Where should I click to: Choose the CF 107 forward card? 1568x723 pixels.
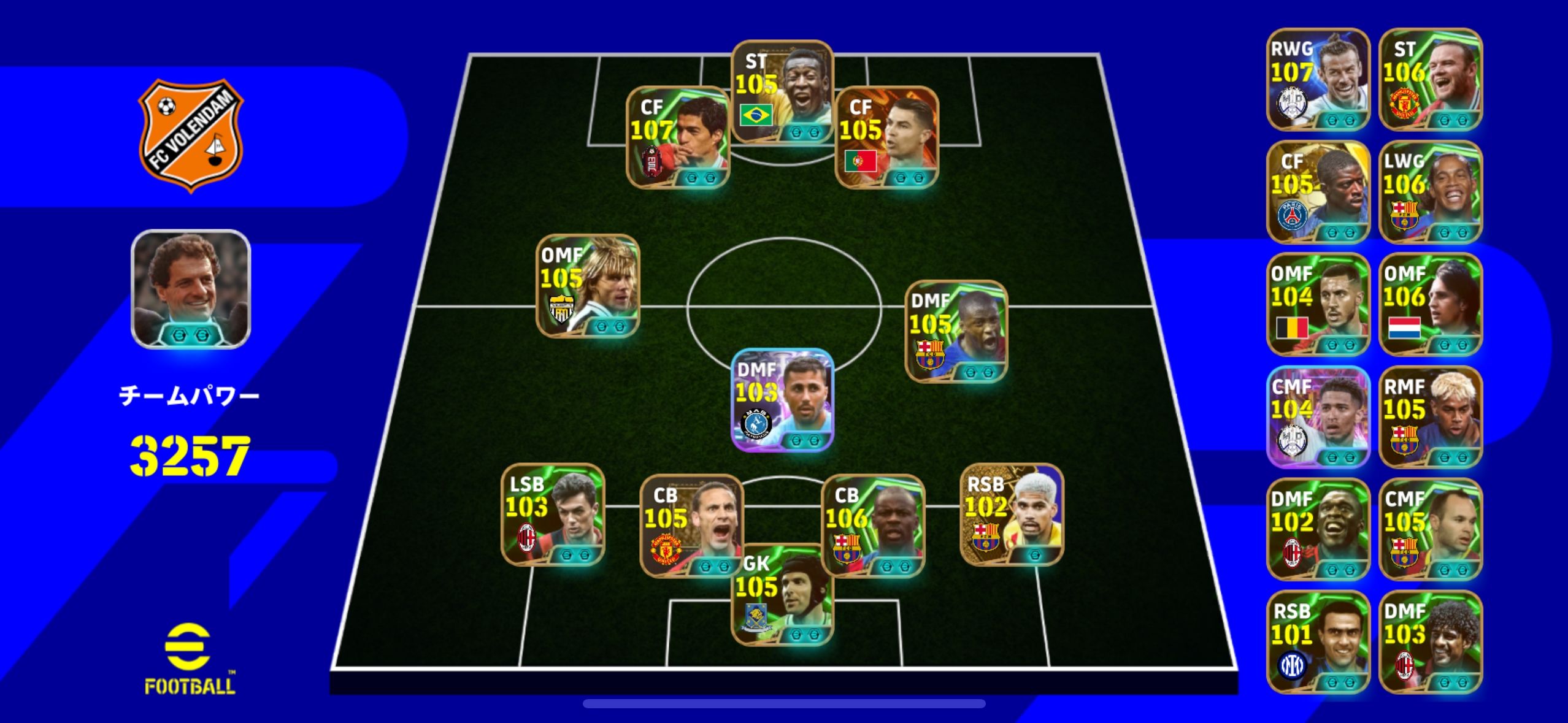(677, 137)
